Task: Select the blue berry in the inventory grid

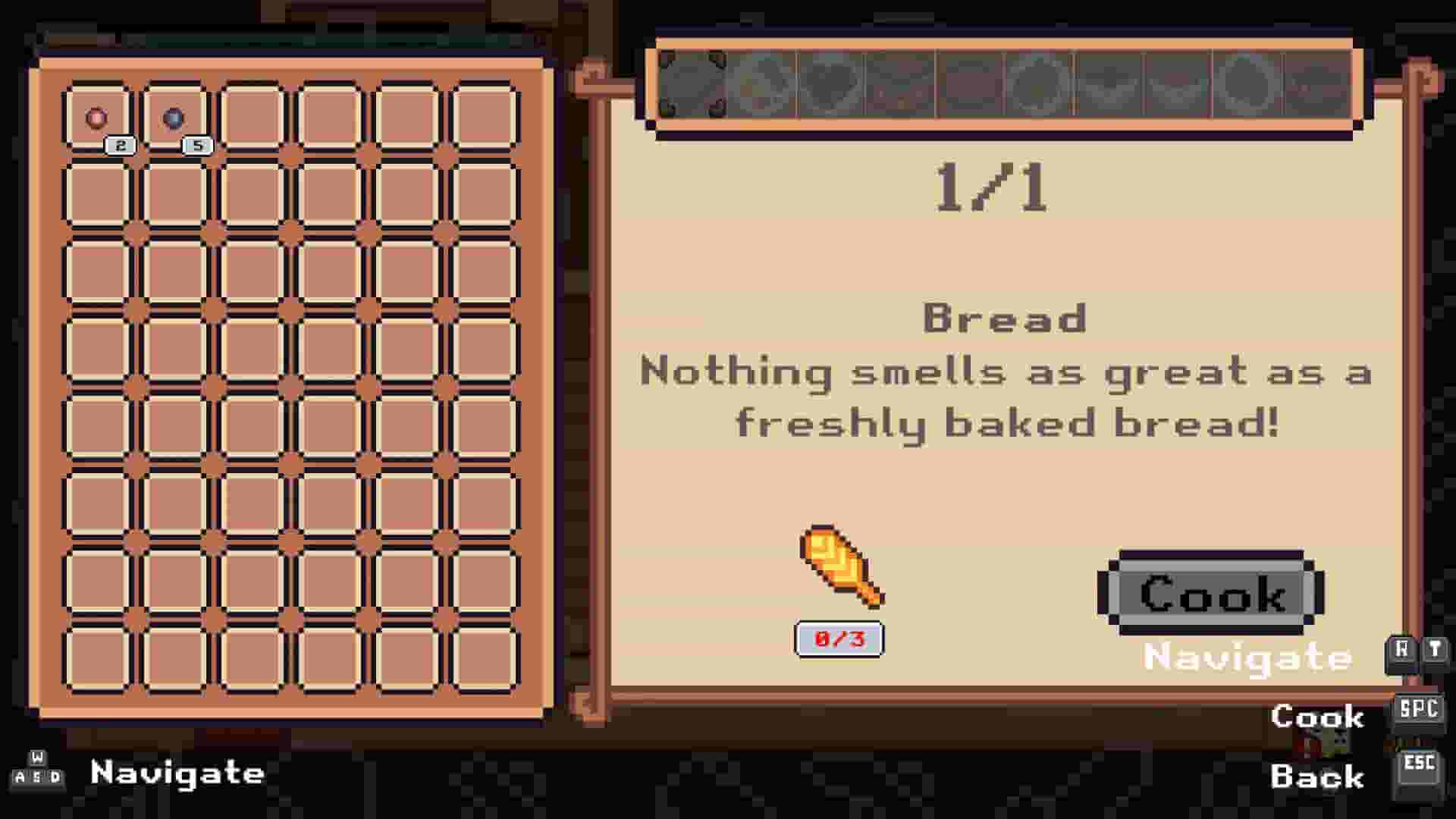Action: click(174, 116)
